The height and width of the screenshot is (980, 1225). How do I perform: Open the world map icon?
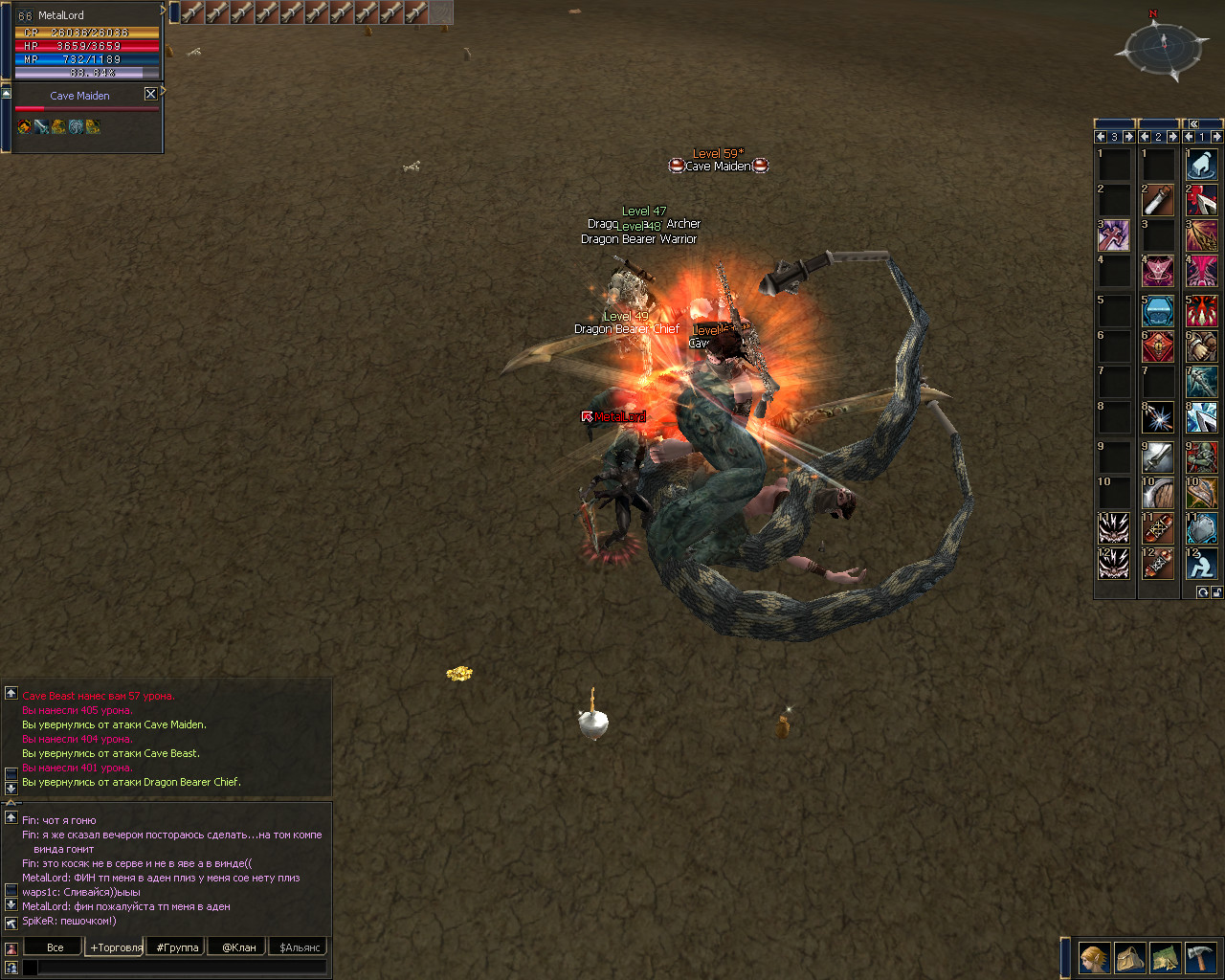click(x=1165, y=958)
